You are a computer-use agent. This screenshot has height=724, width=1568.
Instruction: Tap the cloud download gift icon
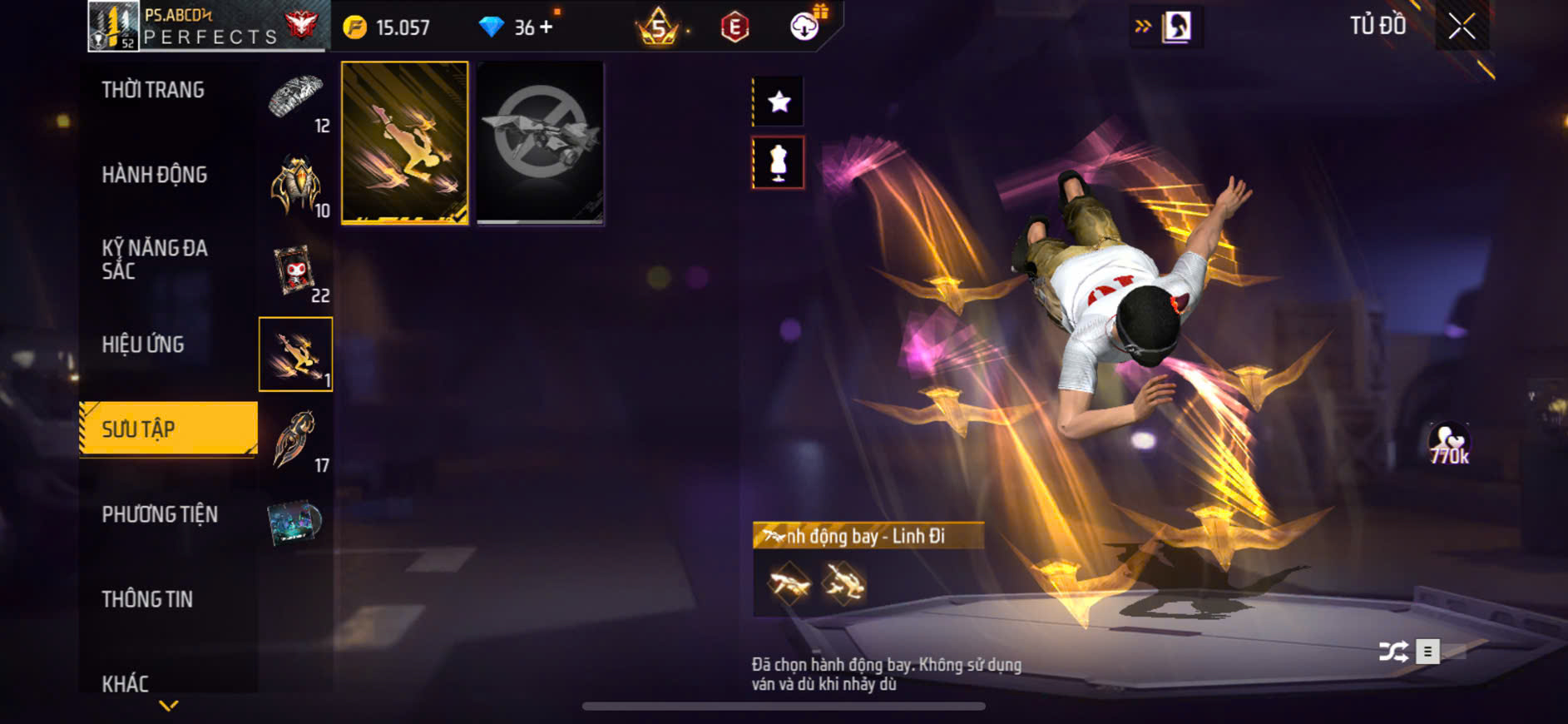tap(805, 26)
